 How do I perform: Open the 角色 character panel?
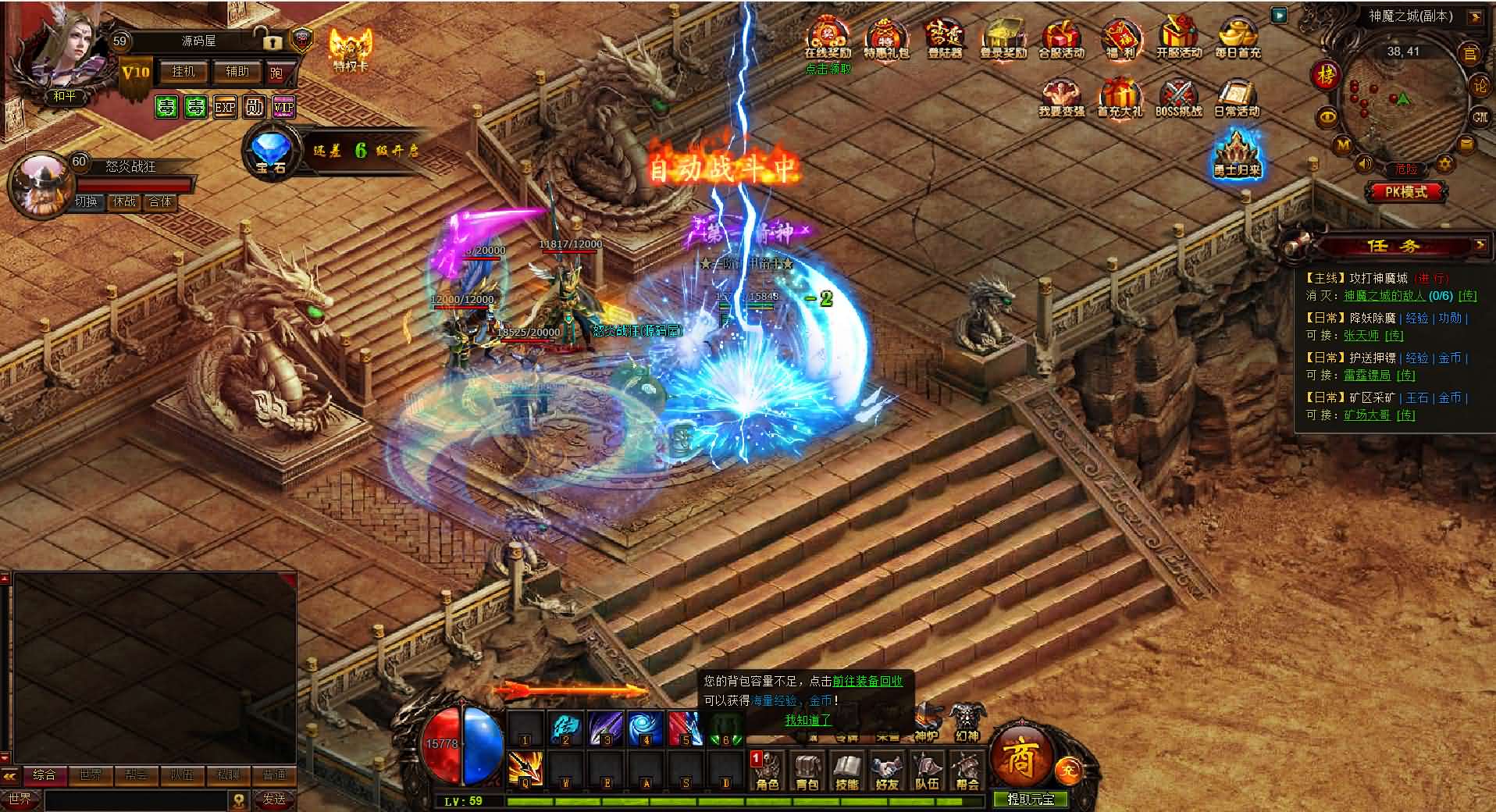768,771
